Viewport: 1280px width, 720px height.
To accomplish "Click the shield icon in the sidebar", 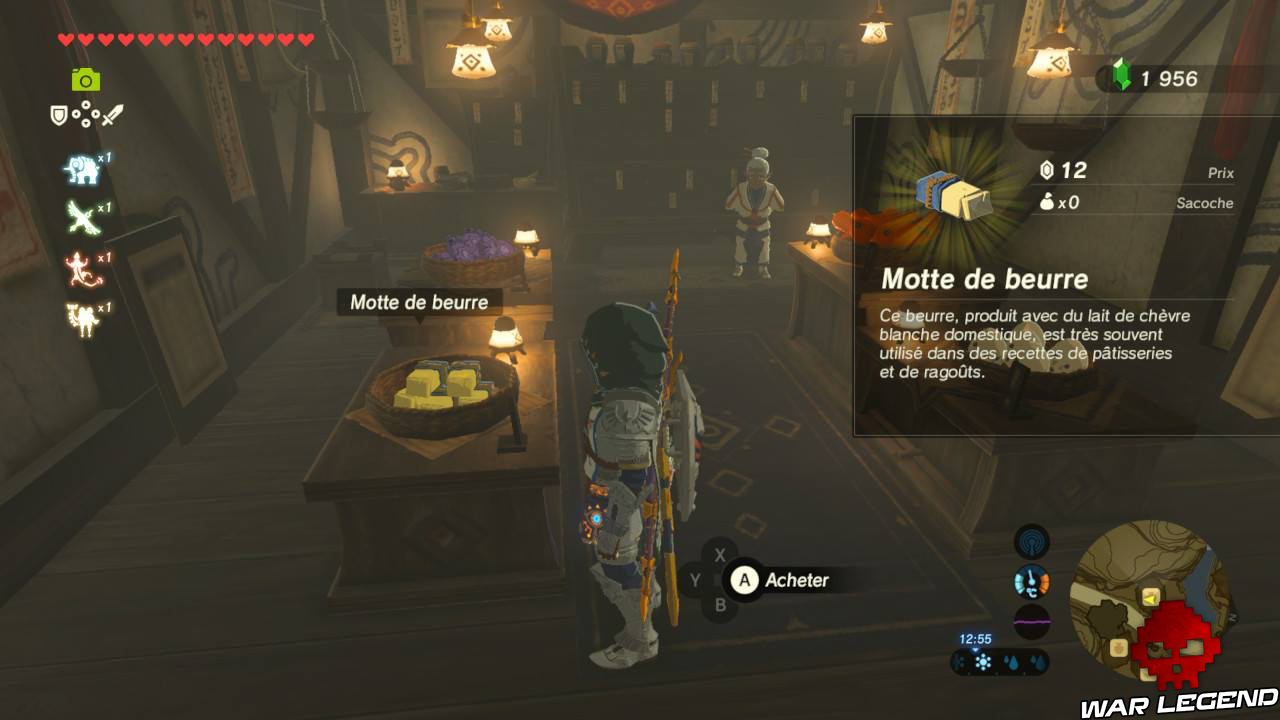I will click(58, 114).
